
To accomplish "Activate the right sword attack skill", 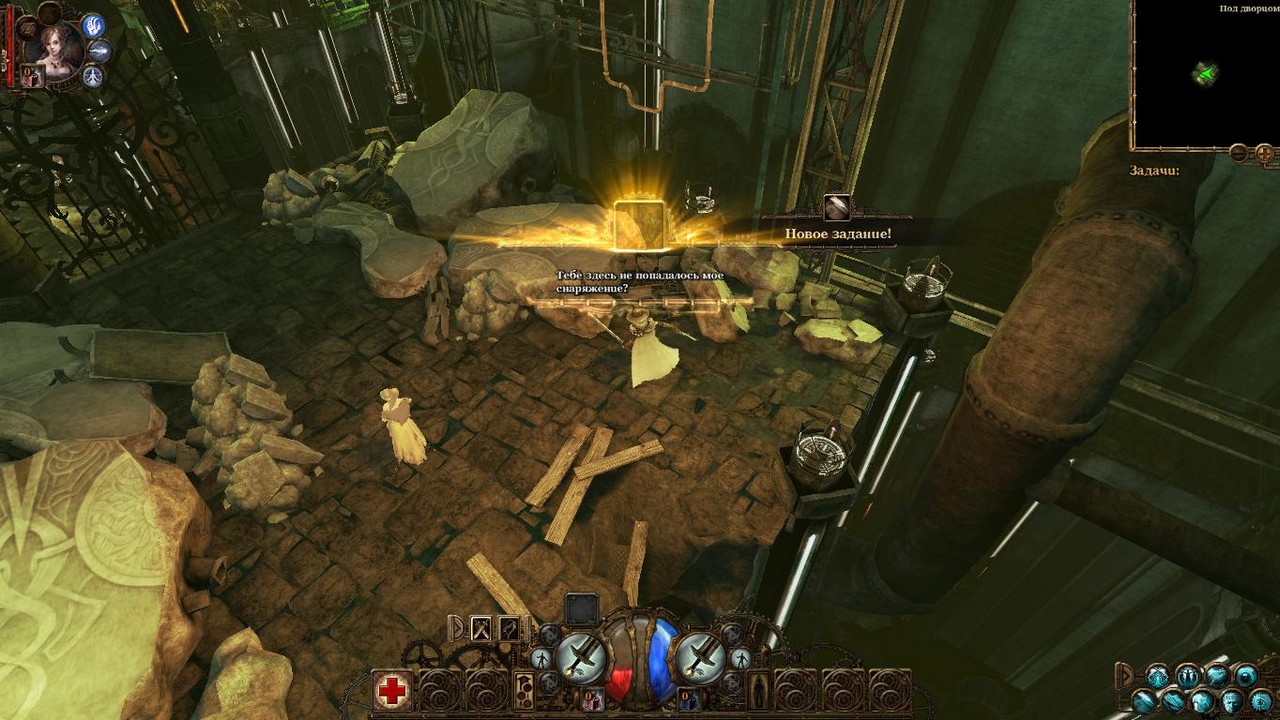I will 700,657.
